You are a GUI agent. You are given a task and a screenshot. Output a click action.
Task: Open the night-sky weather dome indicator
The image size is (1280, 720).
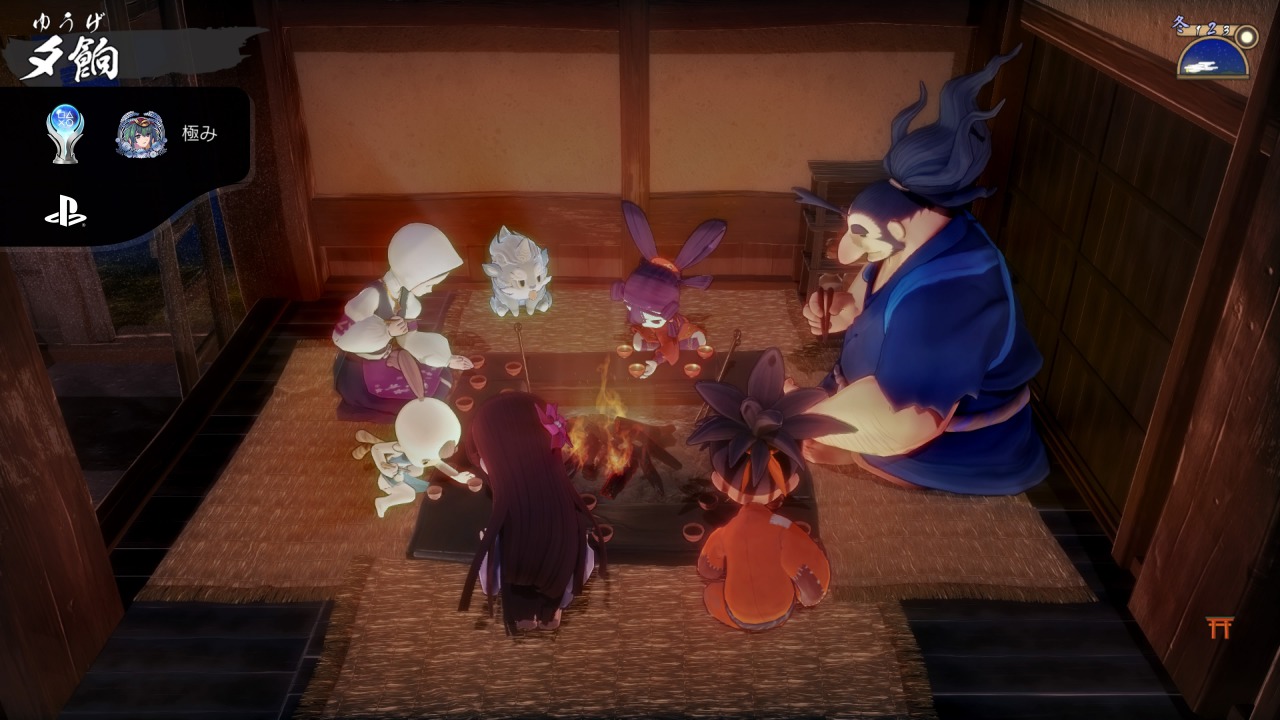1212,60
